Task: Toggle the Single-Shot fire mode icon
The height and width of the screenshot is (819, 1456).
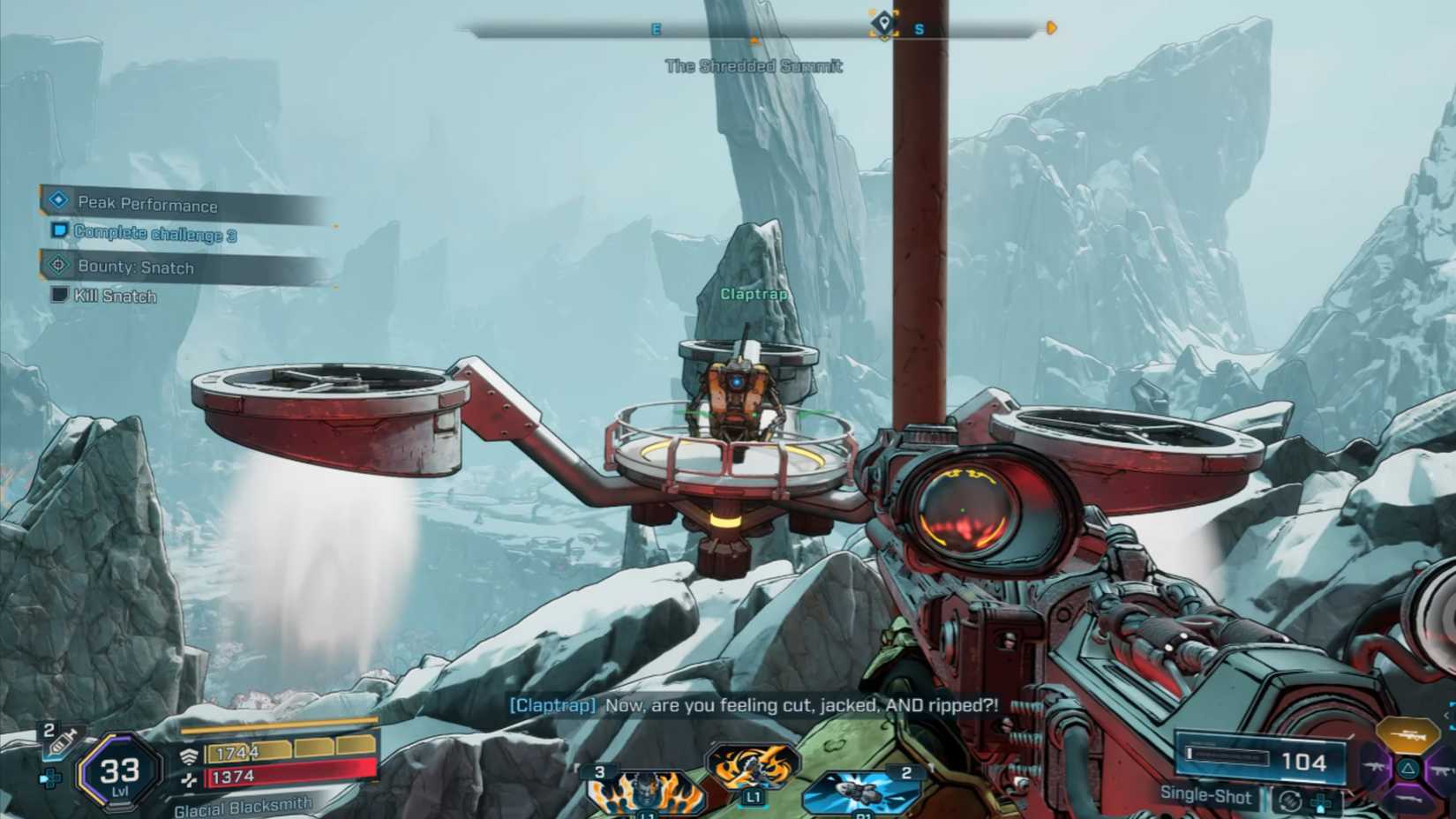Action: point(1289,800)
